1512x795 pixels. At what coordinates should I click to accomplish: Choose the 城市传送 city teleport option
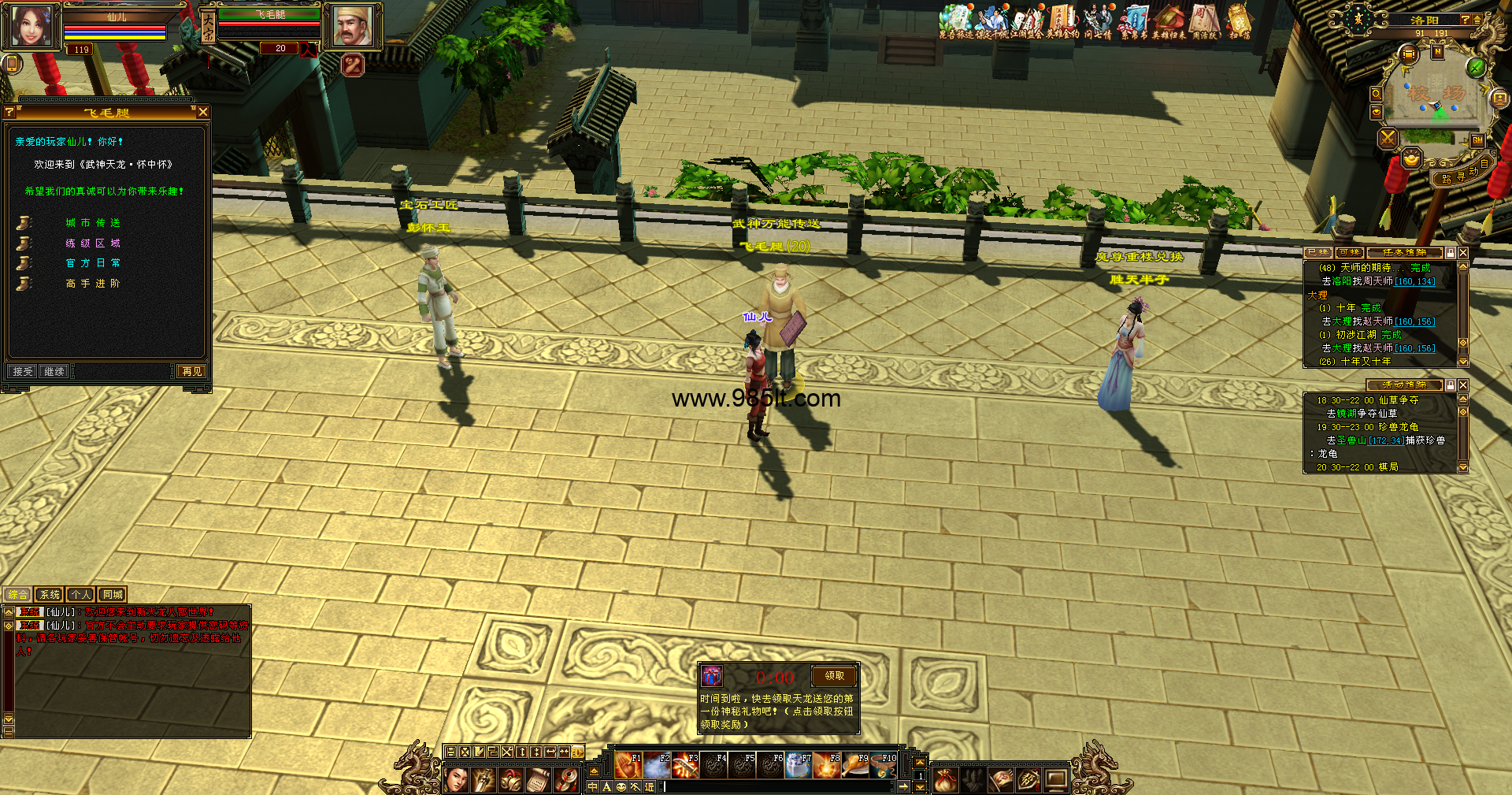pyautogui.click(x=93, y=223)
